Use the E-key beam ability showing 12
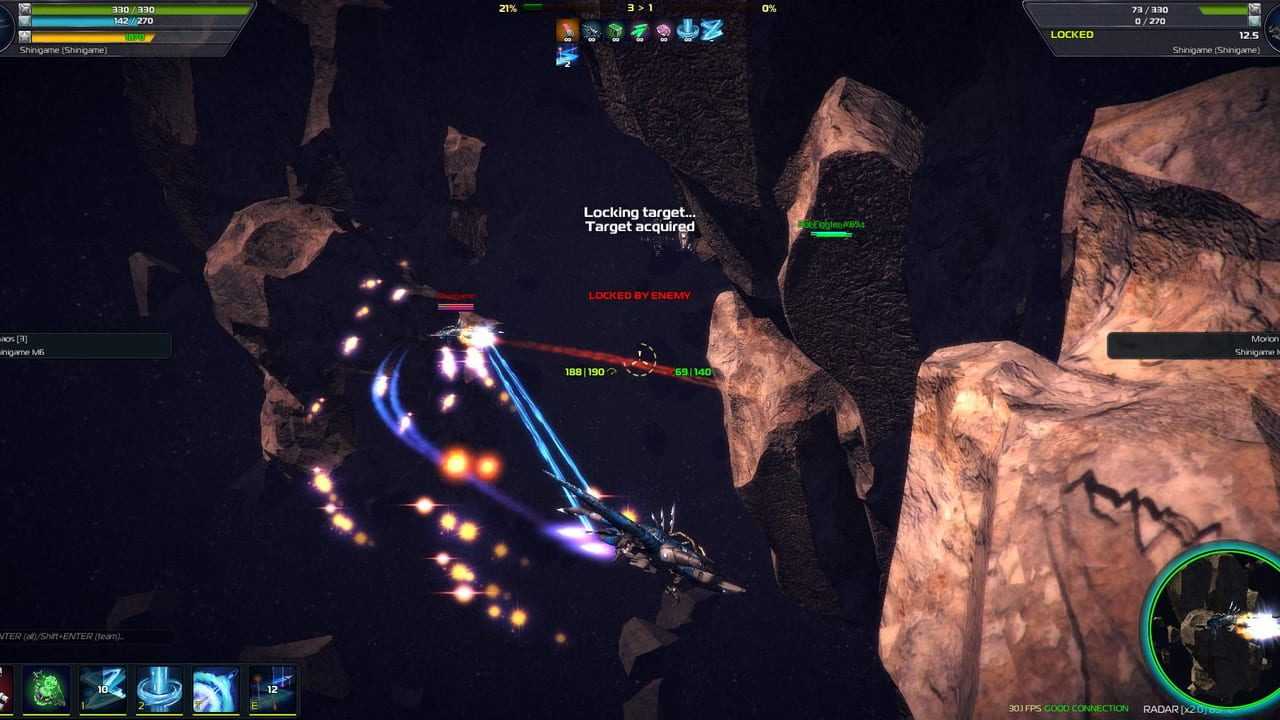Screen dimensions: 1280x720 tap(271, 689)
